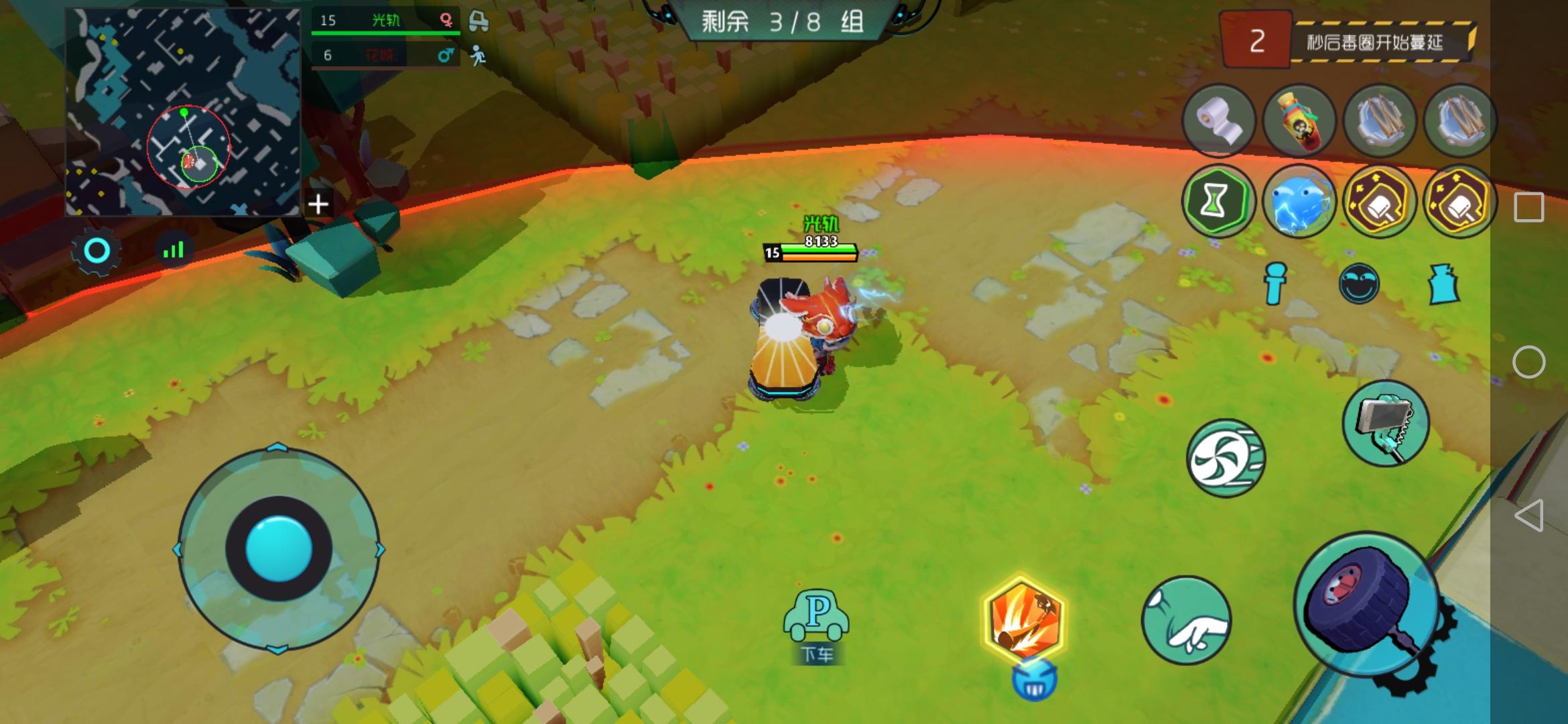Image resolution: width=1568 pixels, height=724 pixels.
Task: Tap the vehicle status car icon
Action: point(478,20)
